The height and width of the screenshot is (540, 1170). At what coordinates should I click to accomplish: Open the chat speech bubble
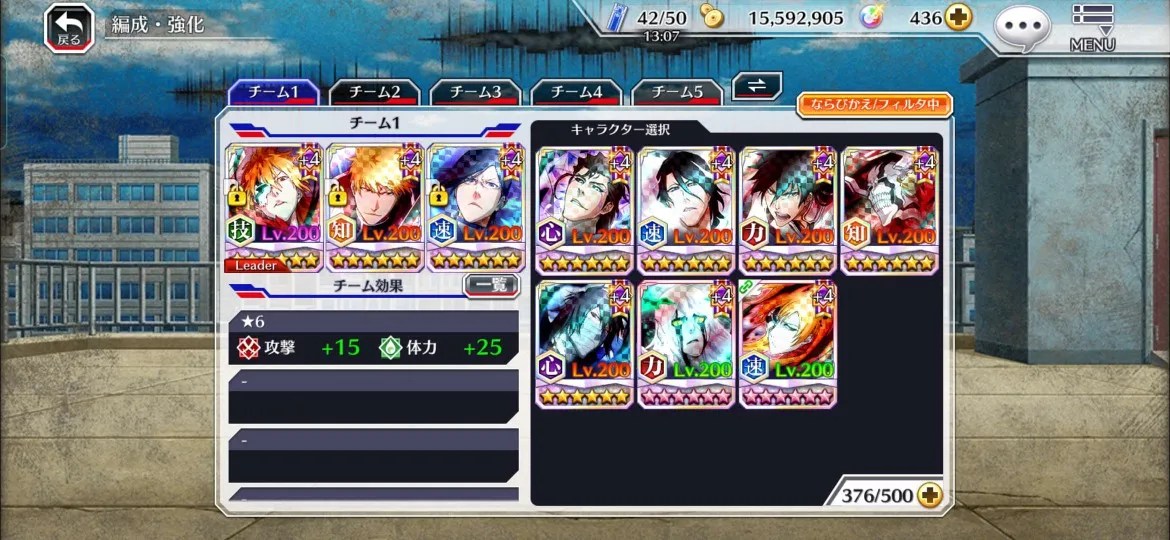pos(1022,27)
